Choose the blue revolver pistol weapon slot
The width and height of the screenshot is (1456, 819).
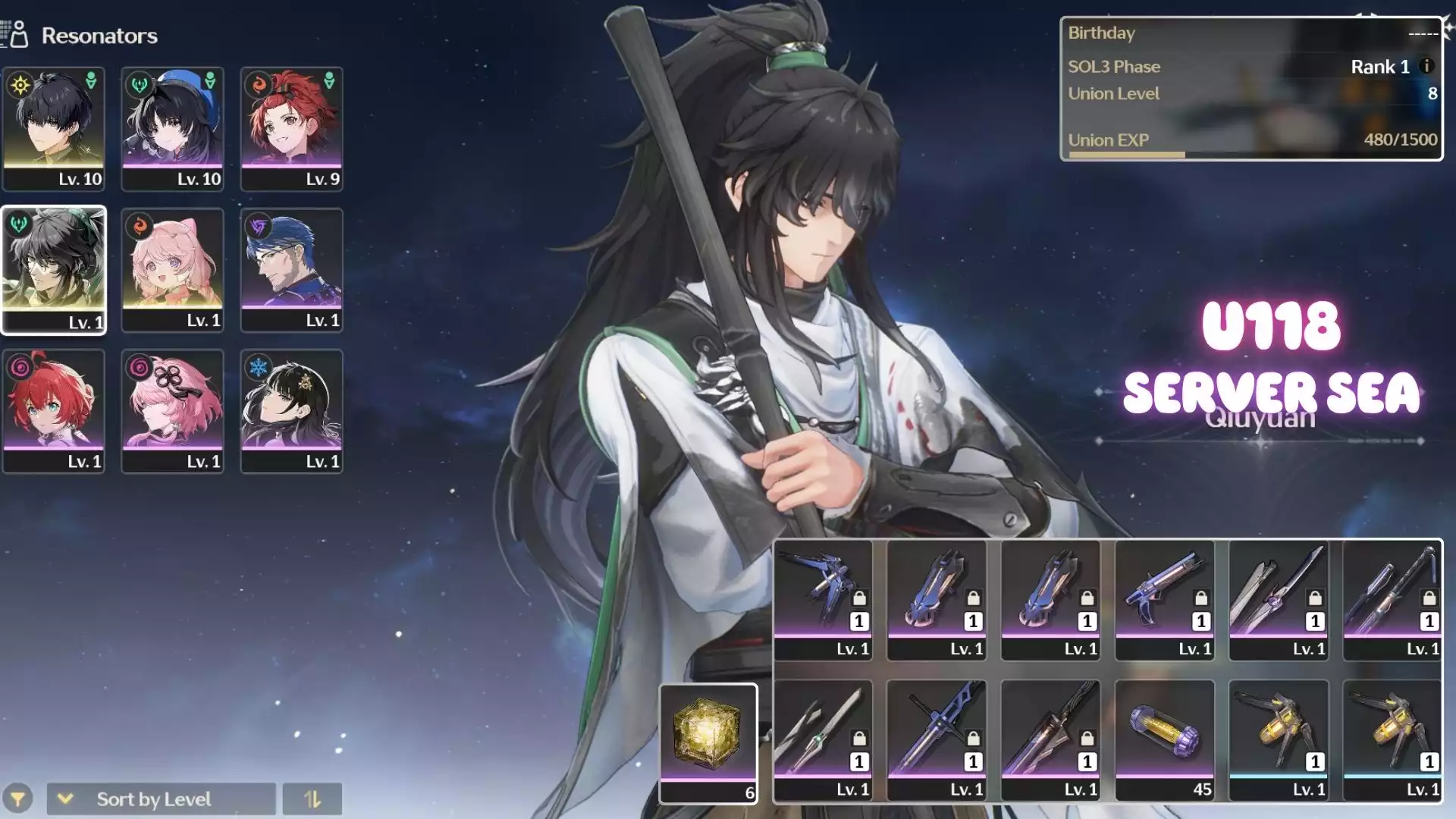click(1164, 599)
